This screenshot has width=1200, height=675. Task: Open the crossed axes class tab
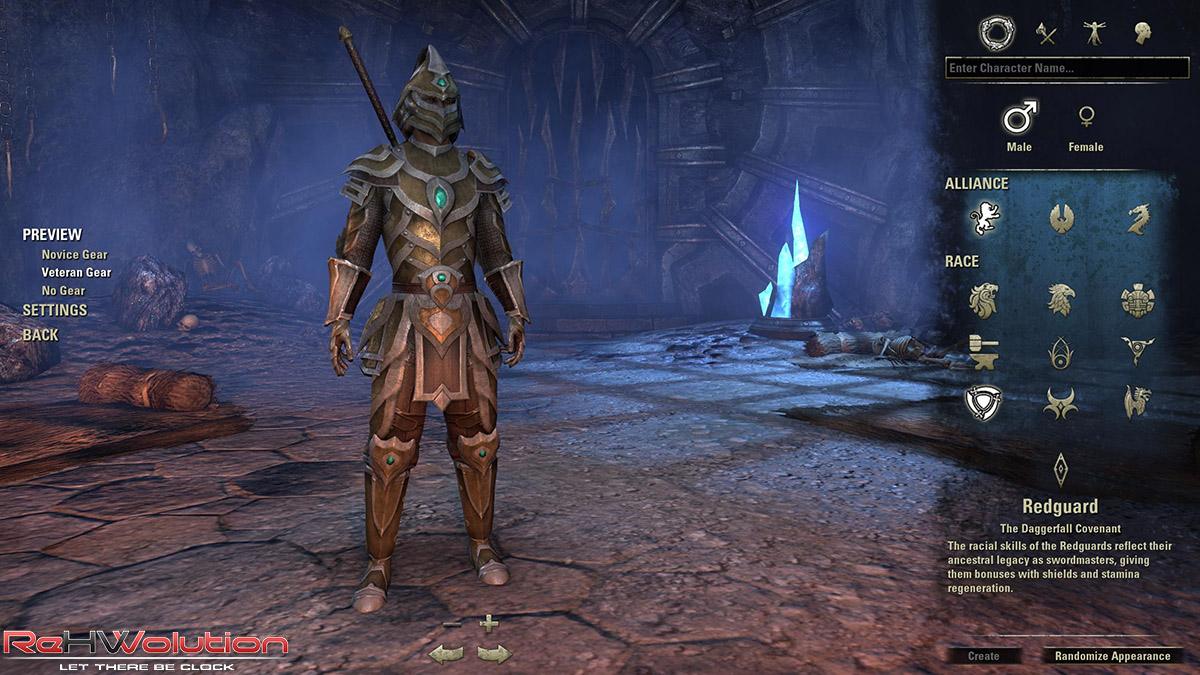point(1046,34)
